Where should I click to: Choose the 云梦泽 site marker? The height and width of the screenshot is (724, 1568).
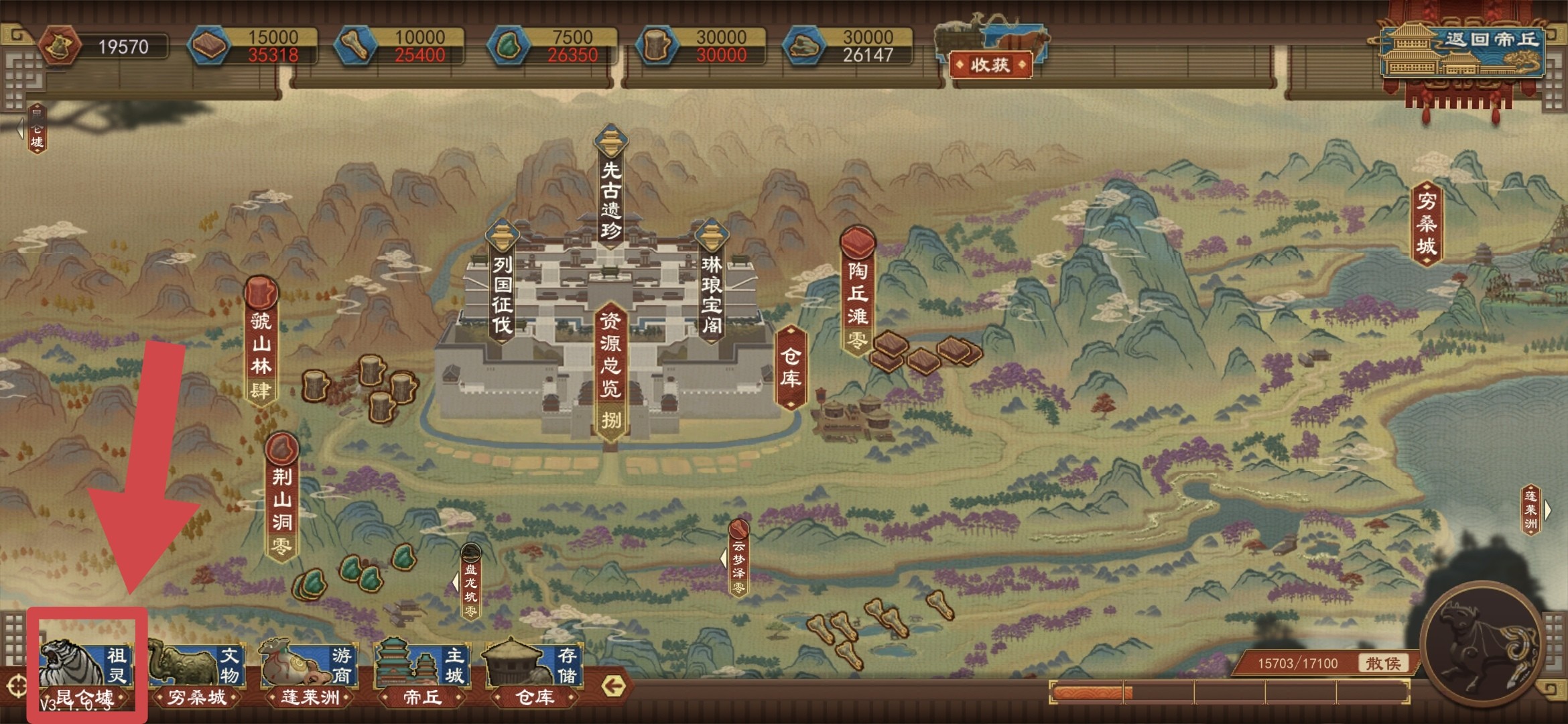(738, 560)
